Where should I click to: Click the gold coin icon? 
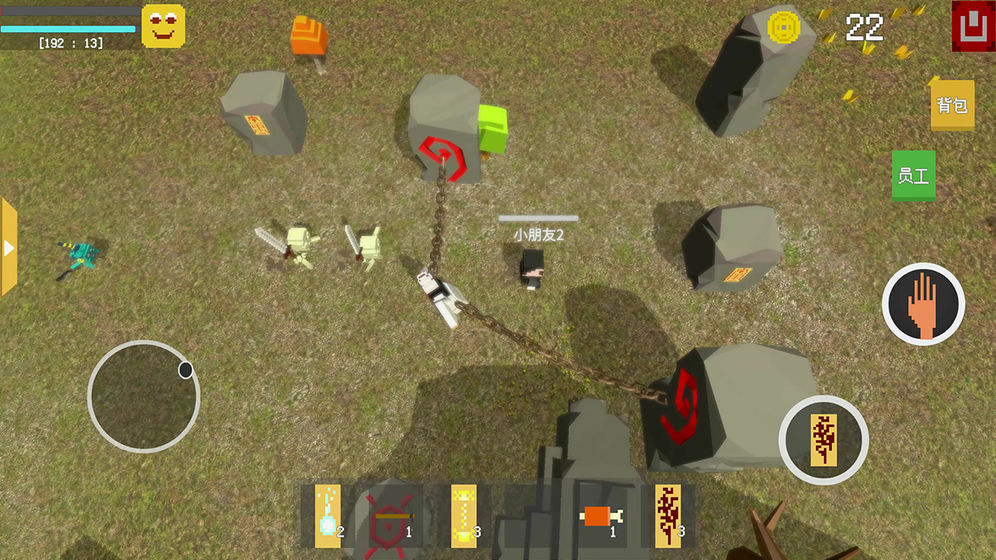point(783,27)
